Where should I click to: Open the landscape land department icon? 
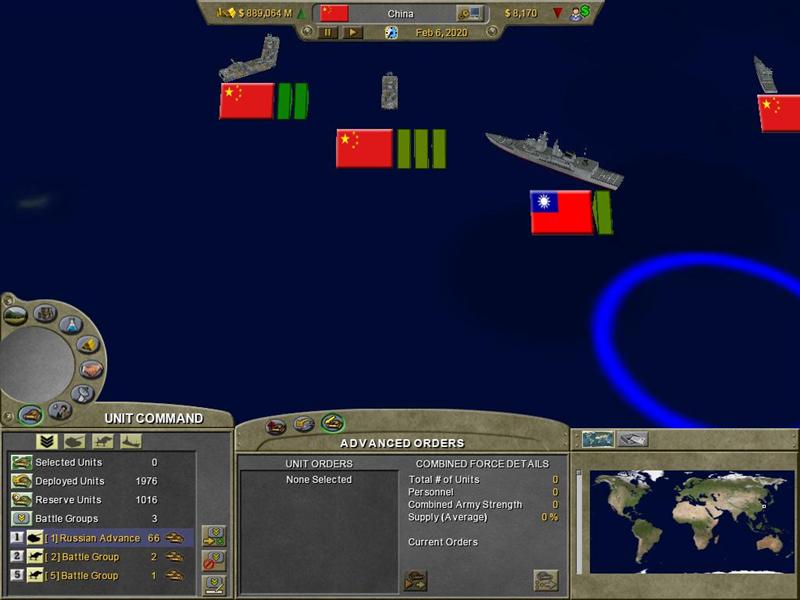coord(16,315)
